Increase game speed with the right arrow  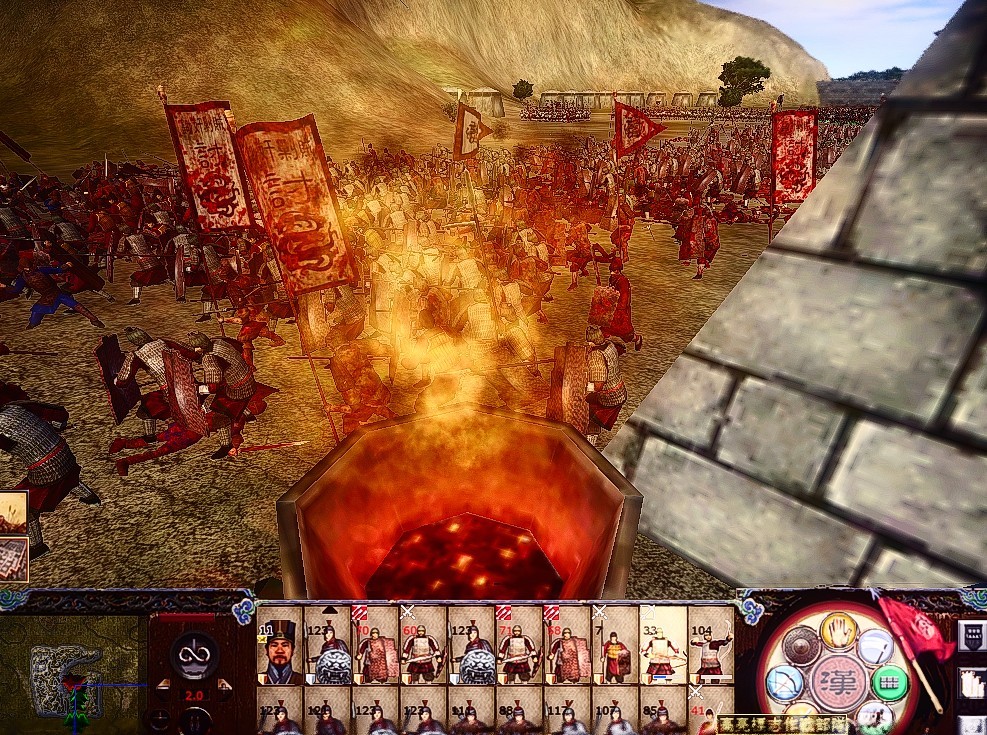click(226, 685)
